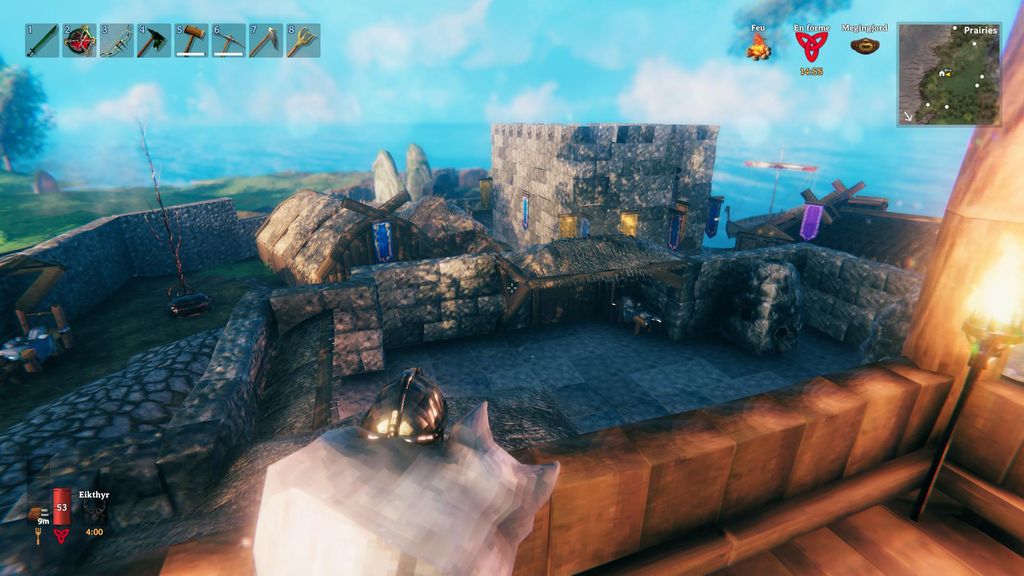Equip the red round shield from the hotbar
1024x576 pixels.
(x=79, y=41)
